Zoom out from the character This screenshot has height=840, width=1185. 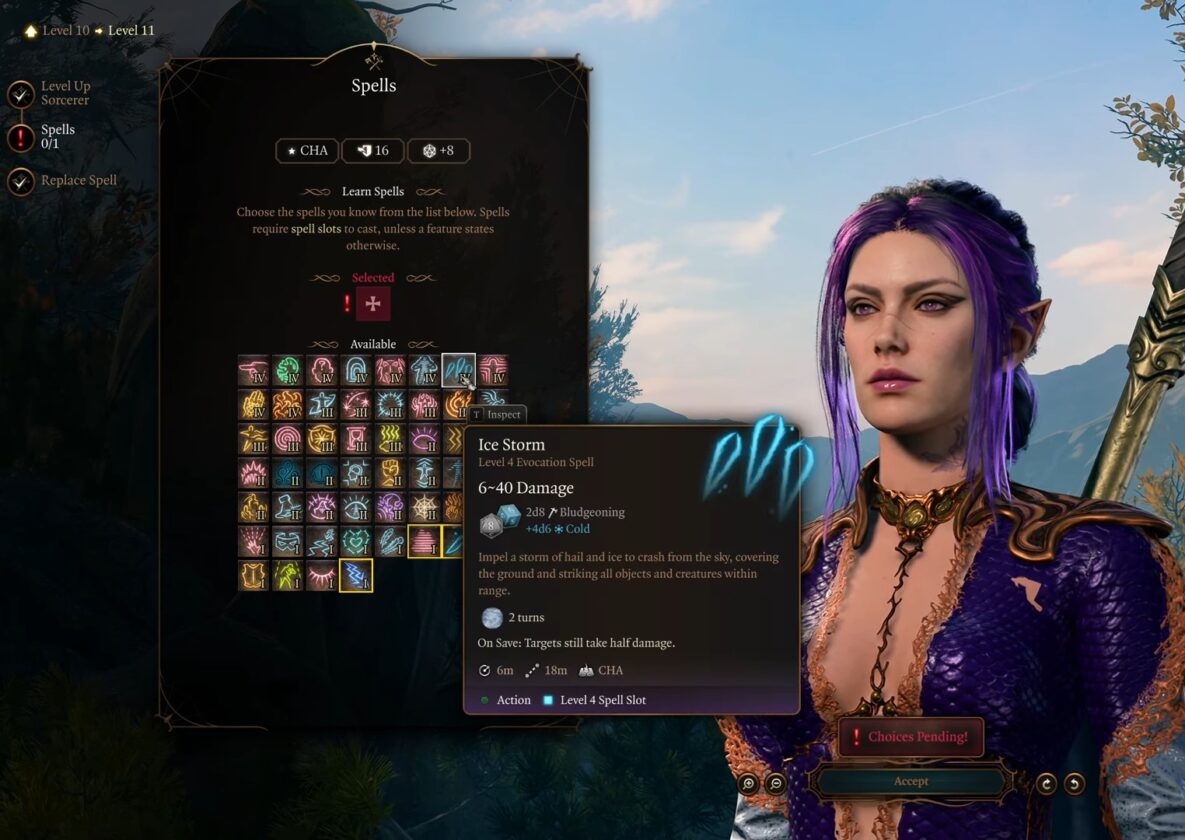pos(775,783)
